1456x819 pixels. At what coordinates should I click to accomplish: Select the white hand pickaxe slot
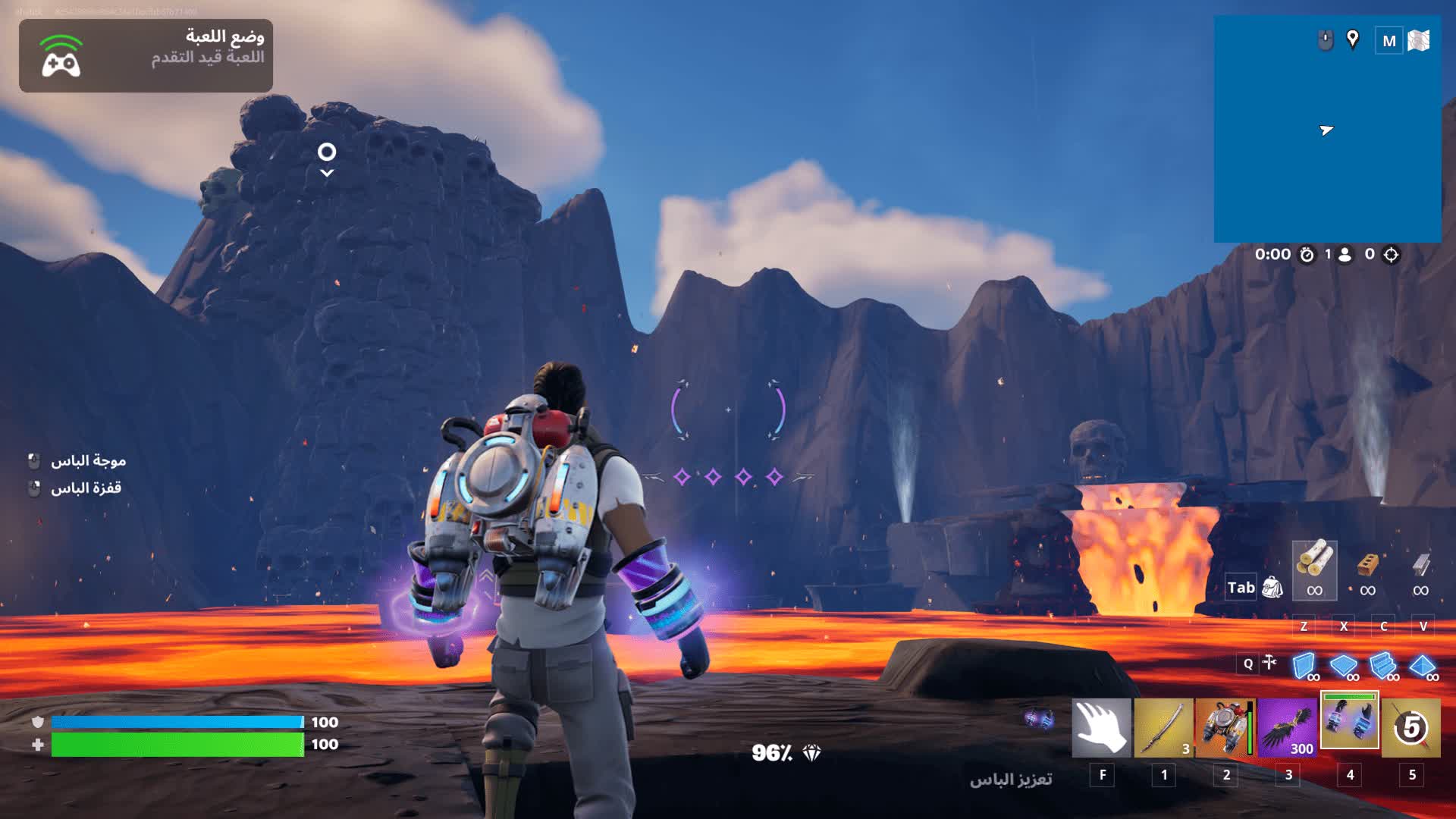pos(1101,728)
